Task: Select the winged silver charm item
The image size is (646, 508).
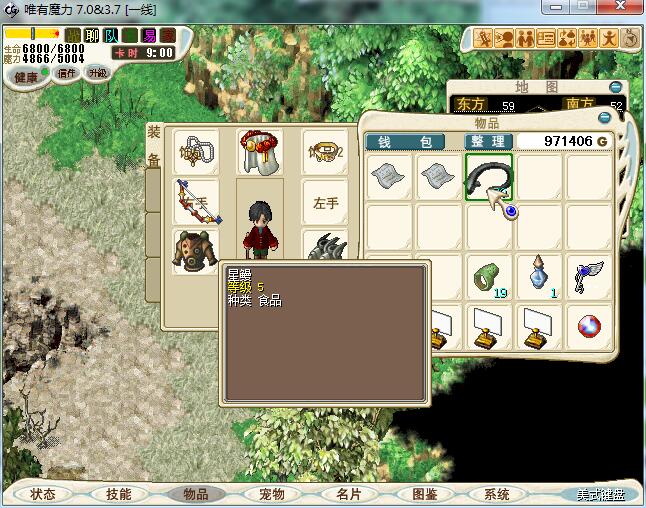Action: [x=590, y=275]
